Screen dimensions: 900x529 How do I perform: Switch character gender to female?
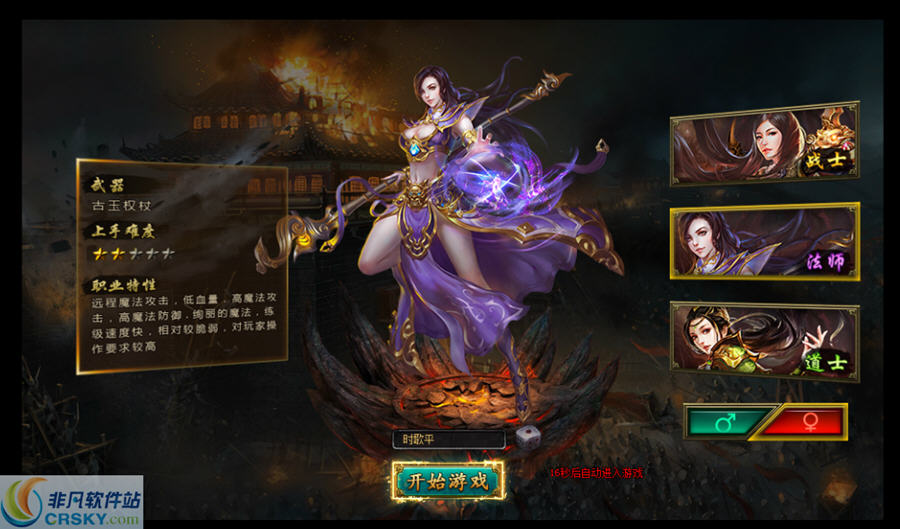806,421
